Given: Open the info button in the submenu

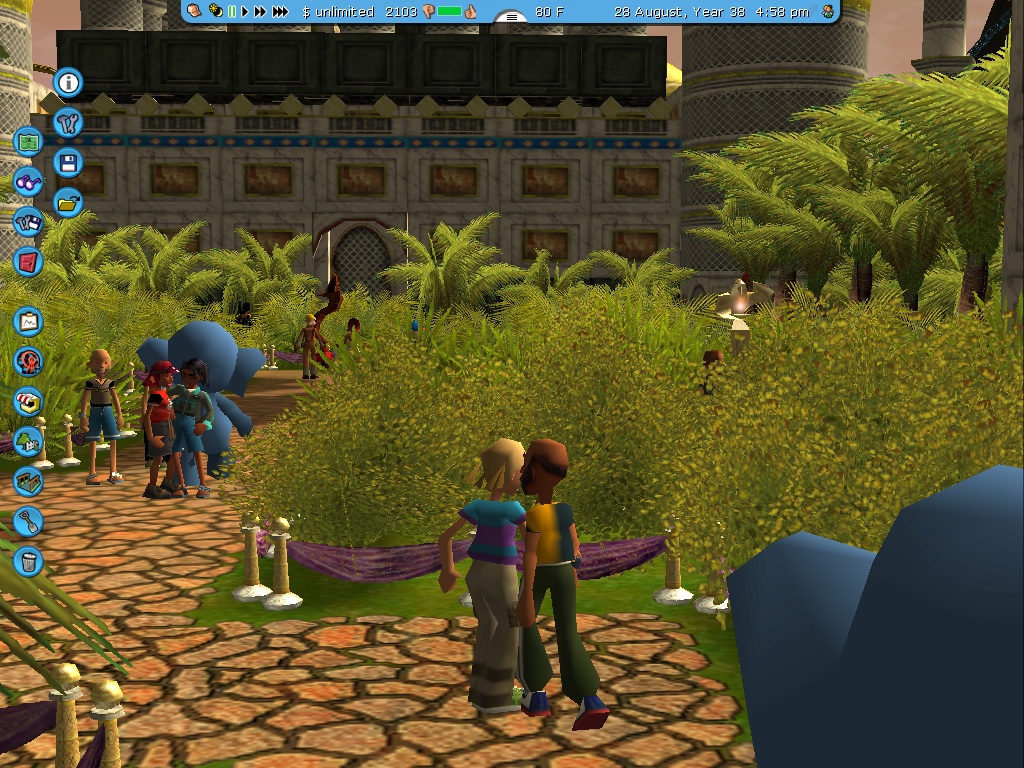Looking at the screenshot, I should click(x=68, y=82).
